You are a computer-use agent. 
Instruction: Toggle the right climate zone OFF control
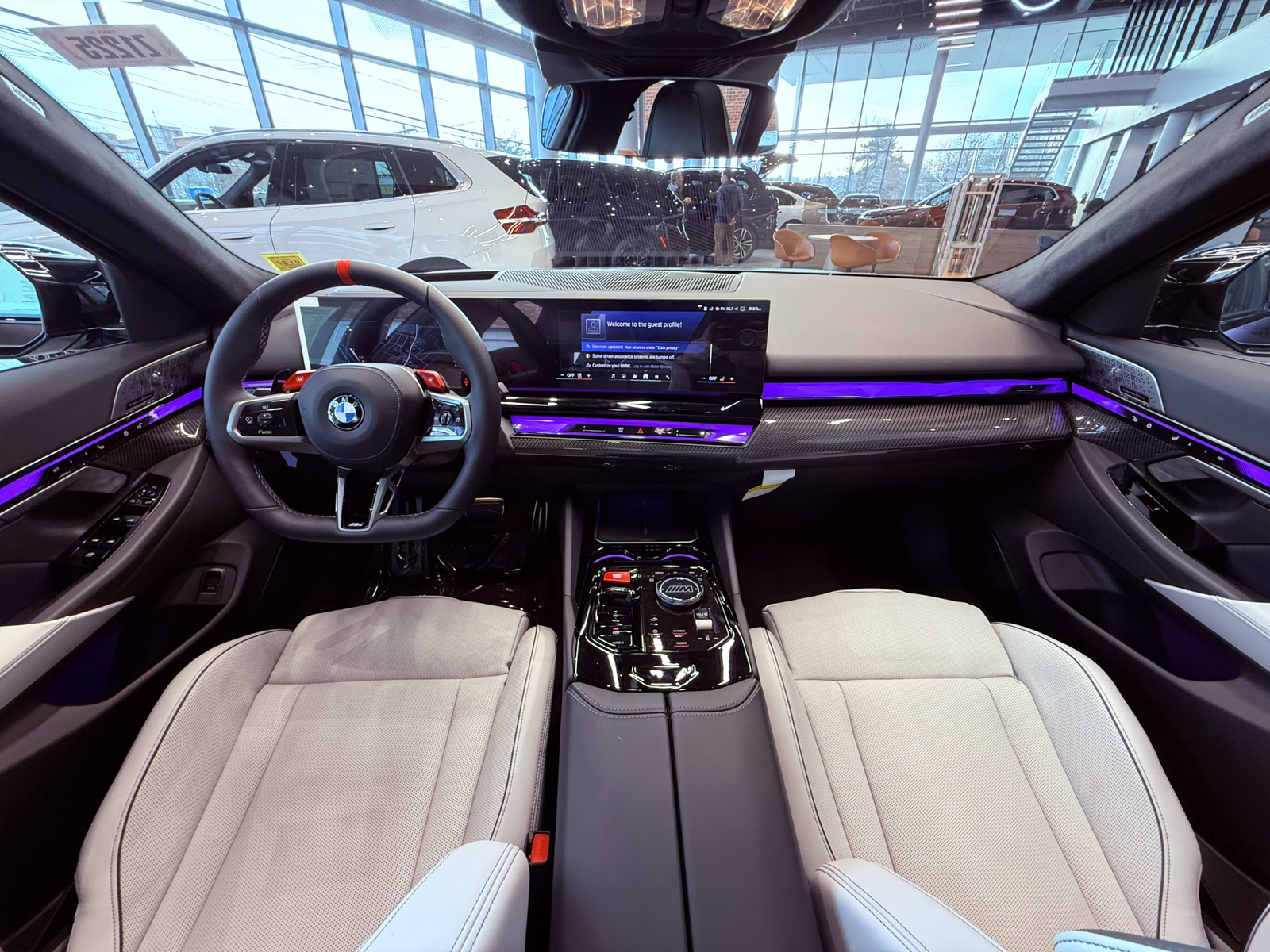(x=713, y=378)
